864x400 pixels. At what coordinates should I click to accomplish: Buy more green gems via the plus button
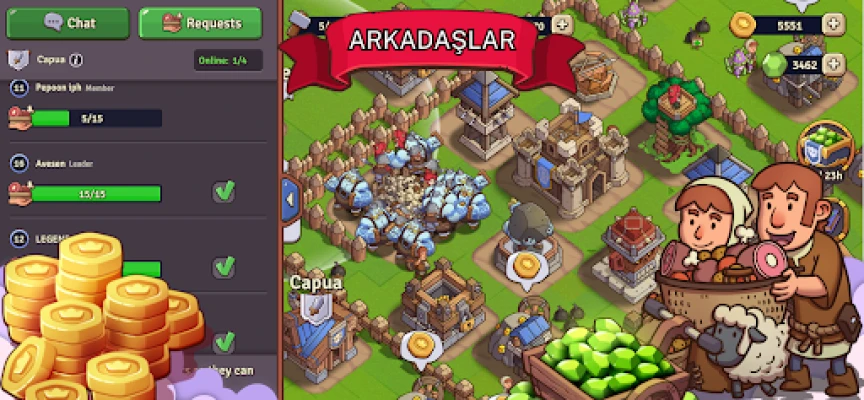tap(832, 65)
